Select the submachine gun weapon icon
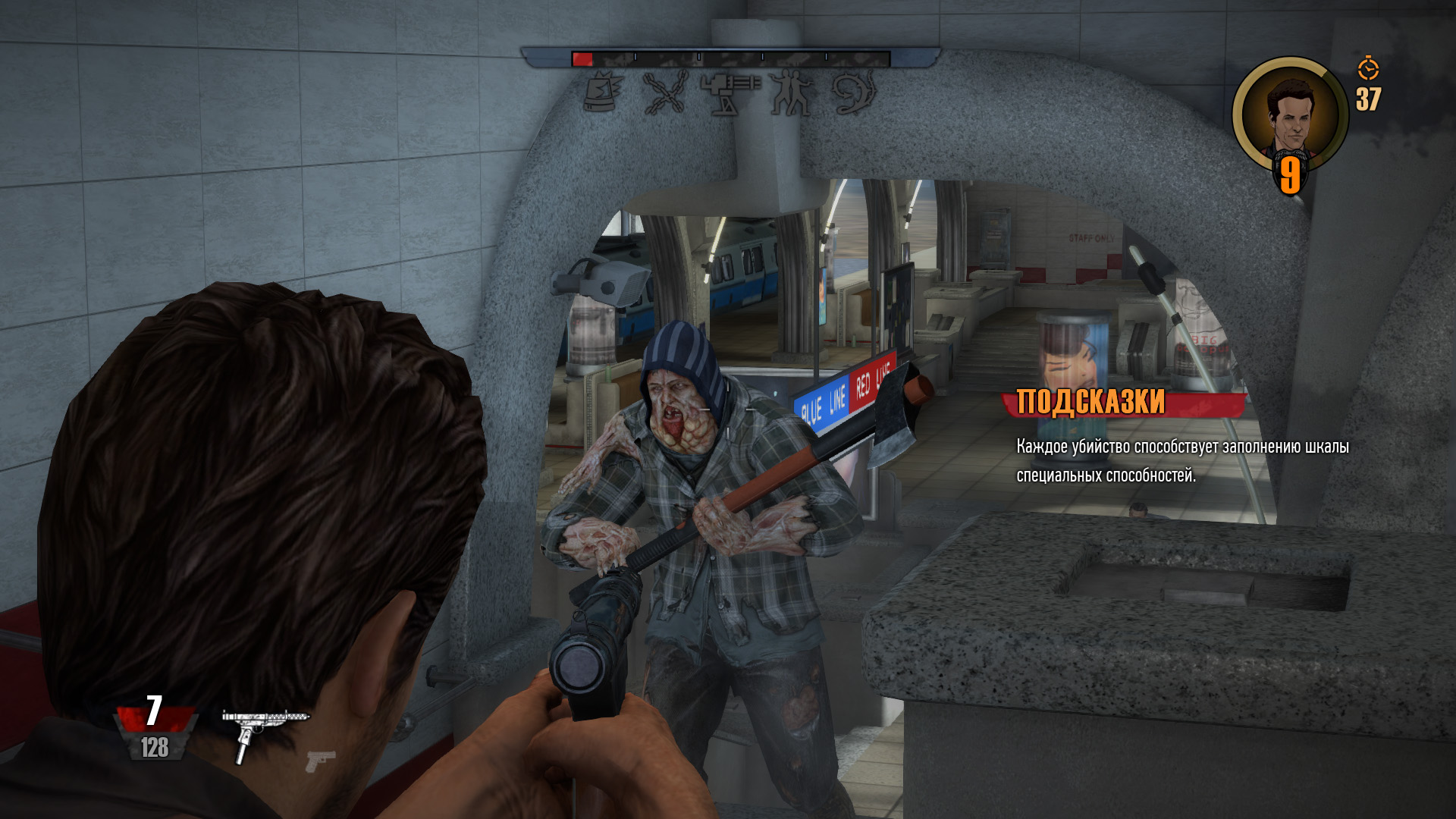Viewport: 1456px width, 819px height. coord(263,731)
